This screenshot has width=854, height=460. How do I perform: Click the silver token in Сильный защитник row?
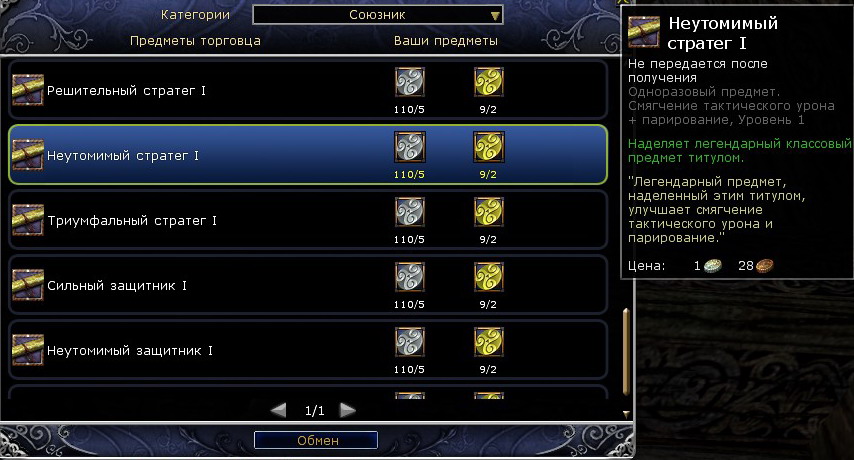(x=409, y=277)
